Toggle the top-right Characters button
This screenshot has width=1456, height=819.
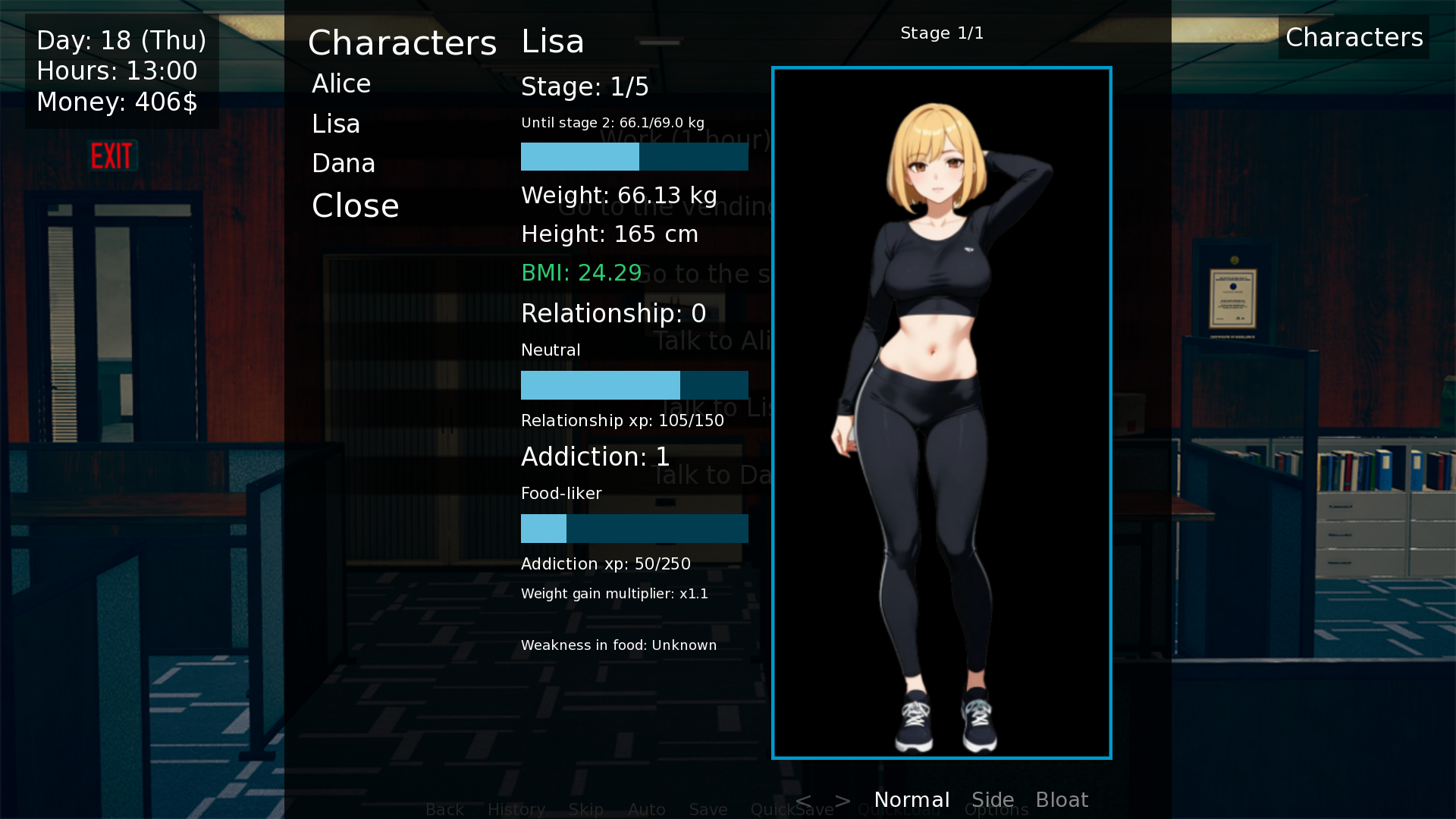[1354, 38]
